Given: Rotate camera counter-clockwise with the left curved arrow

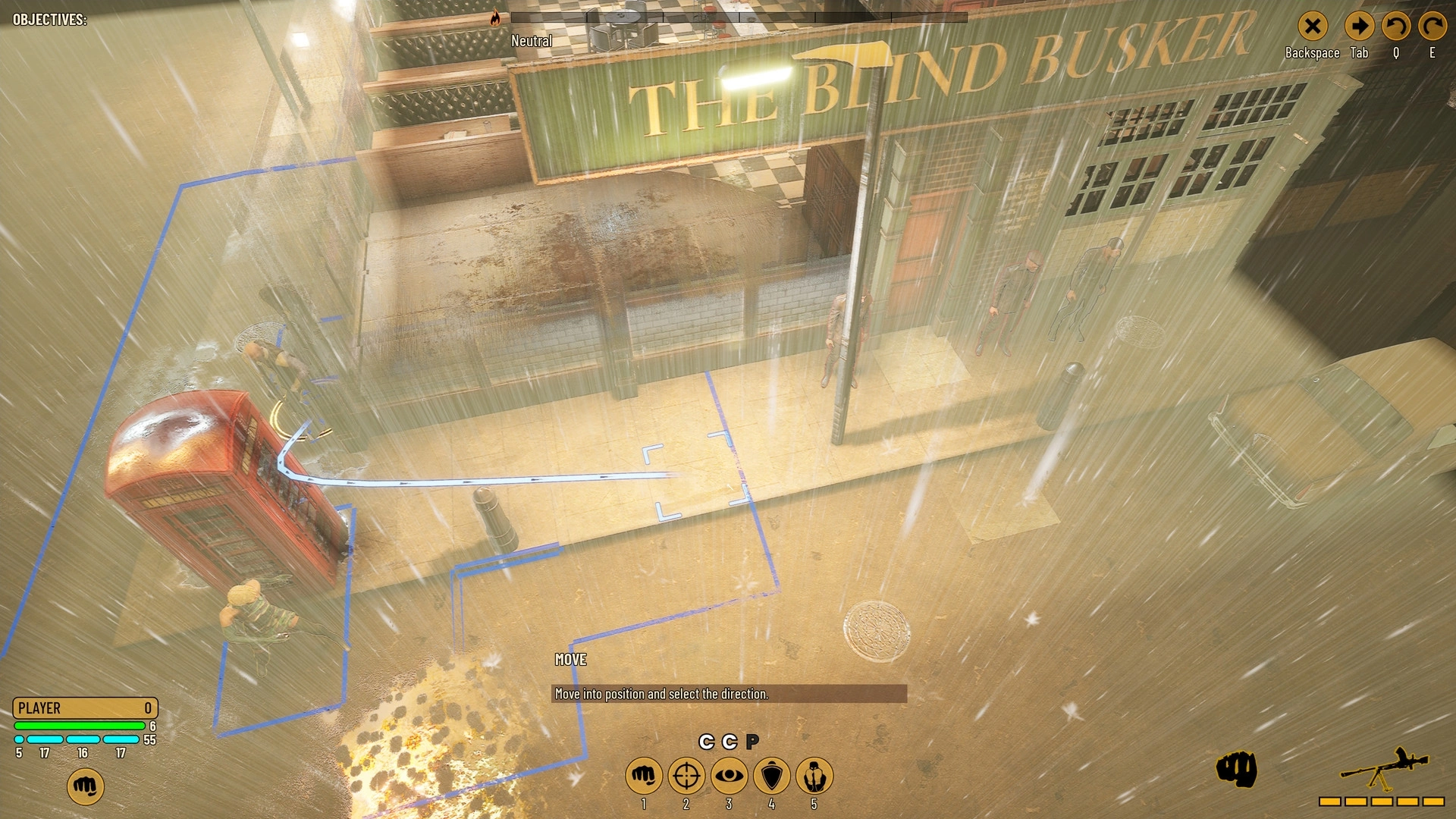Looking at the screenshot, I should [1395, 27].
